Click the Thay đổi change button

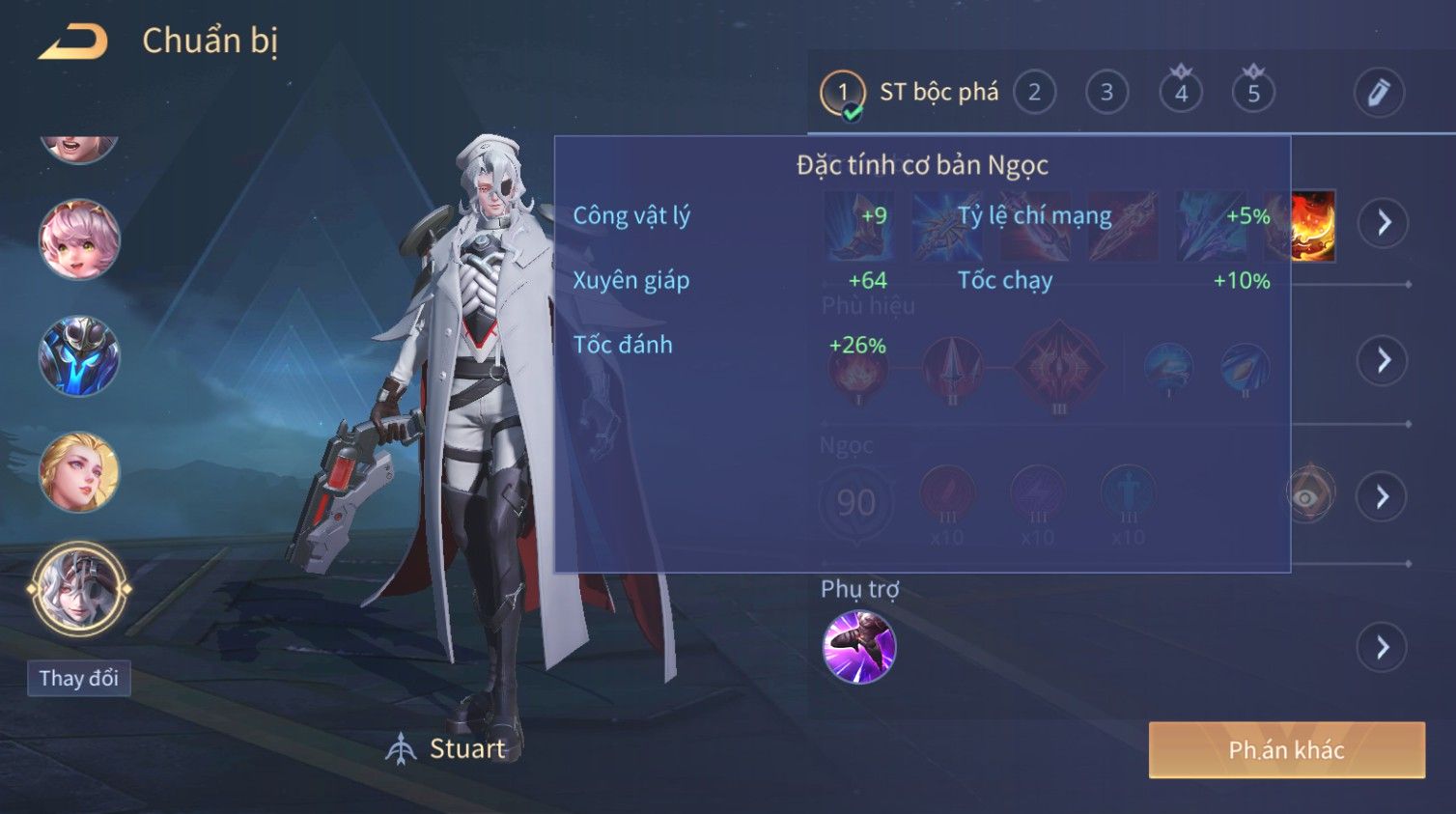(79, 679)
